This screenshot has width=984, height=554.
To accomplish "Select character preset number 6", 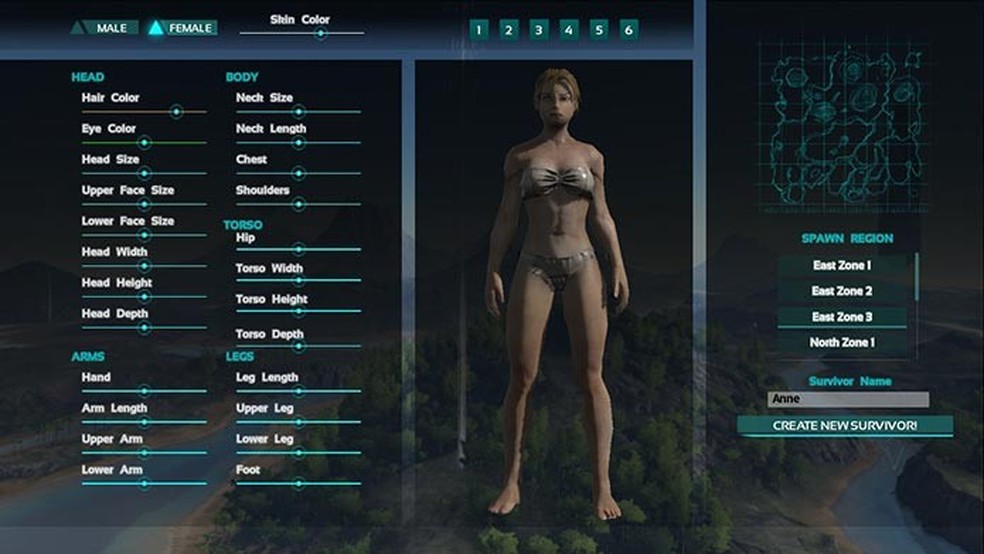I will click(x=629, y=30).
